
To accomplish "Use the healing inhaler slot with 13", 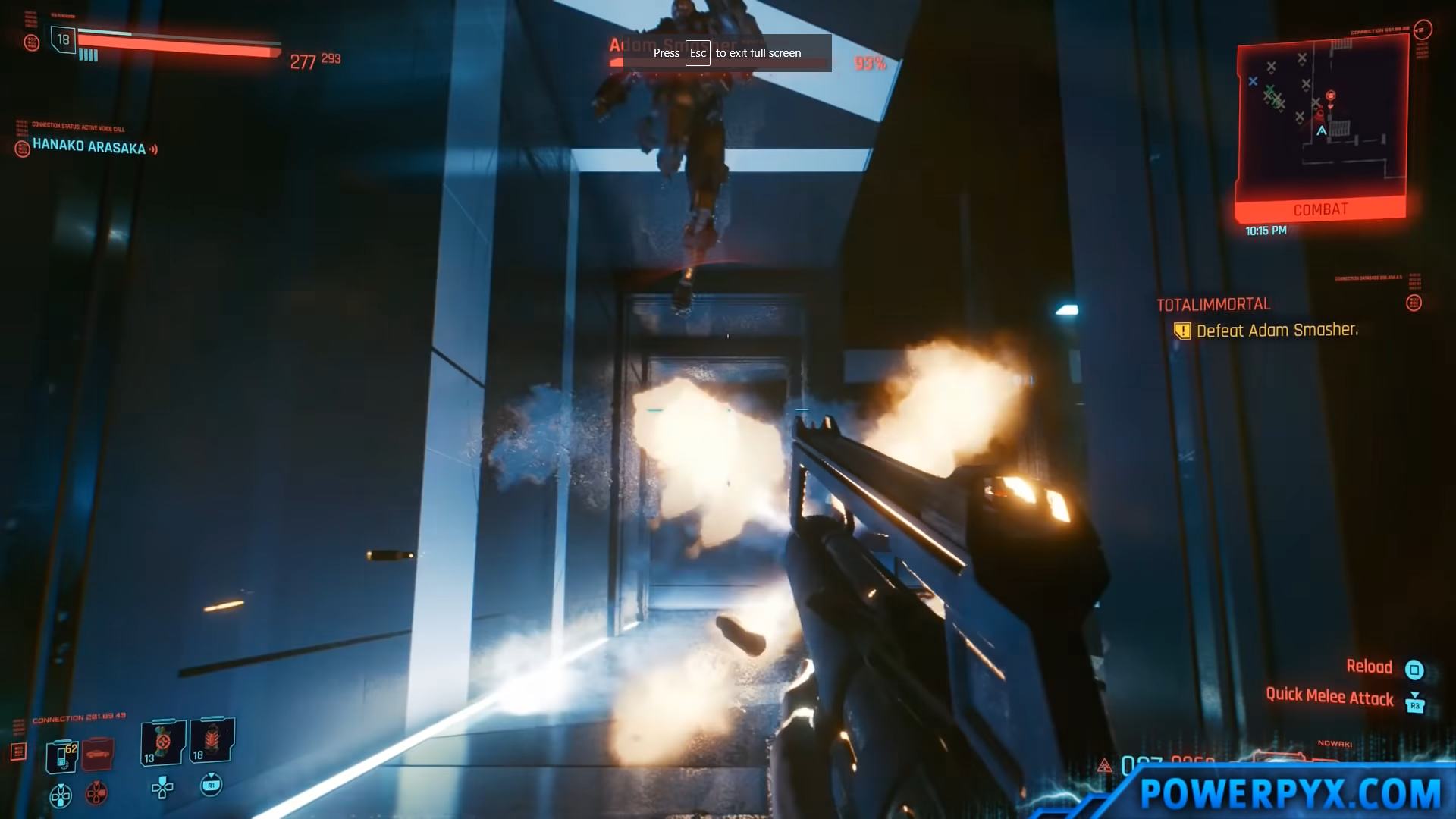I will coord(162,742).
